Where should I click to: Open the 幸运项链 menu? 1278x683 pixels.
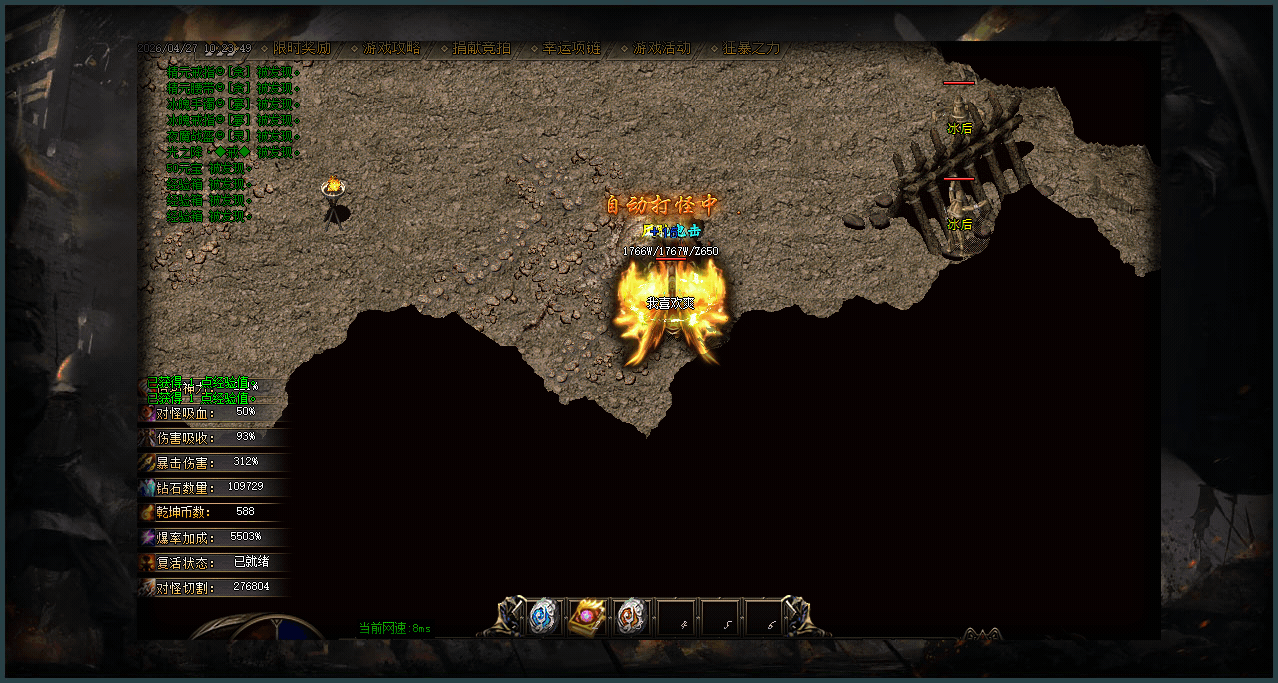click(572, 48)
